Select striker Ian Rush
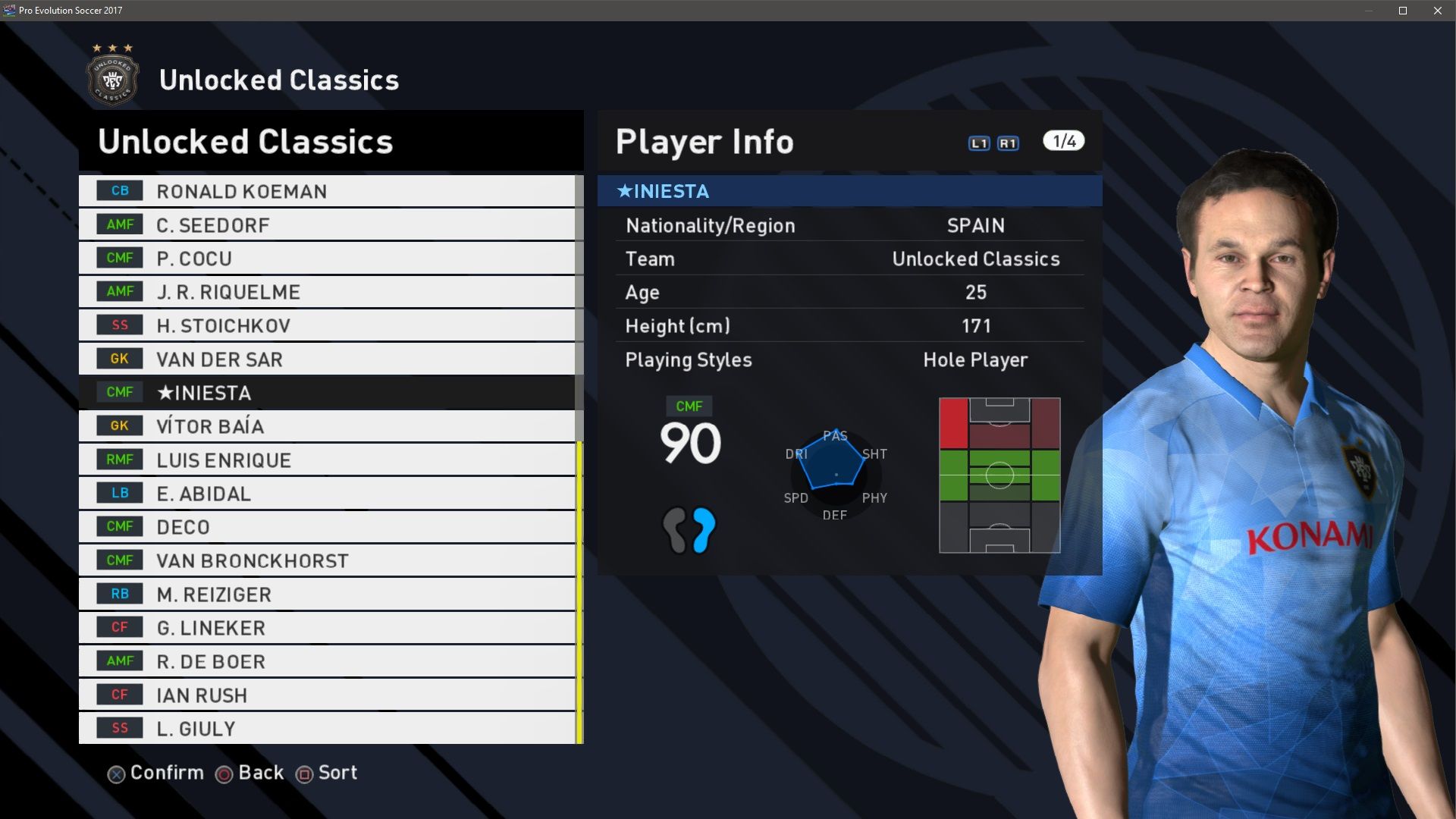 point(326,695)
